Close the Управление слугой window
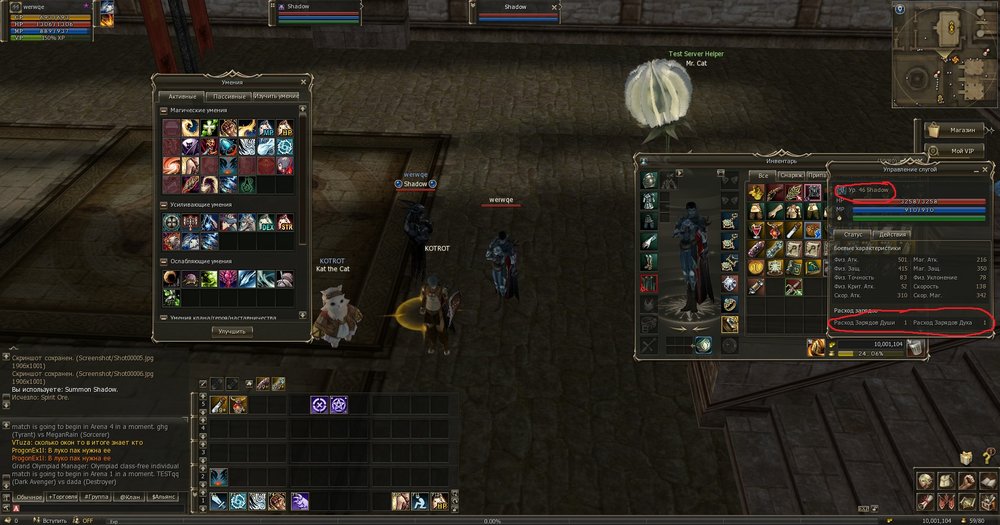The image size is (1000, 525). [x=986, y=169]
